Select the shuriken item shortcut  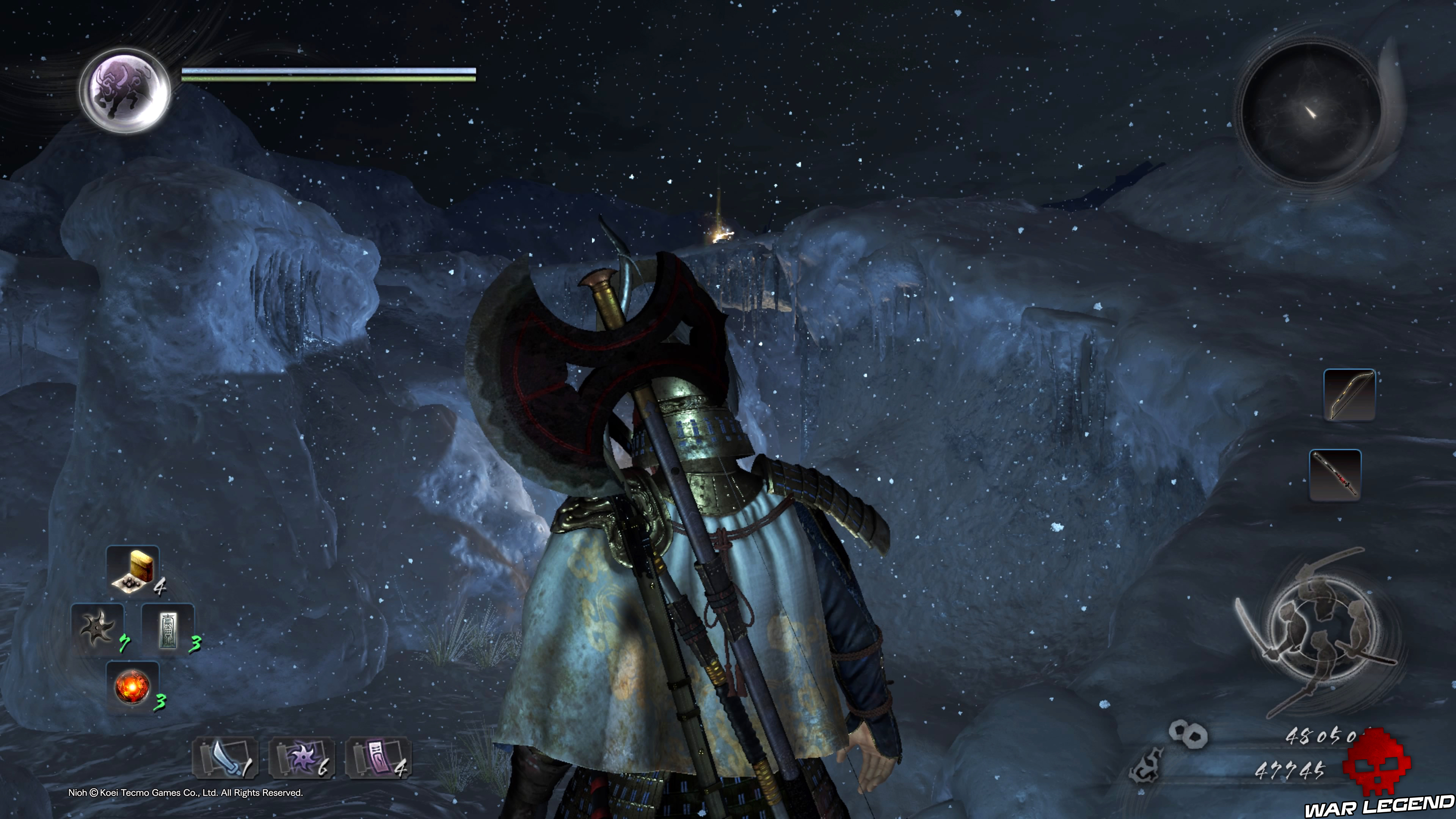pyautogui.click(x=97, y=629)
